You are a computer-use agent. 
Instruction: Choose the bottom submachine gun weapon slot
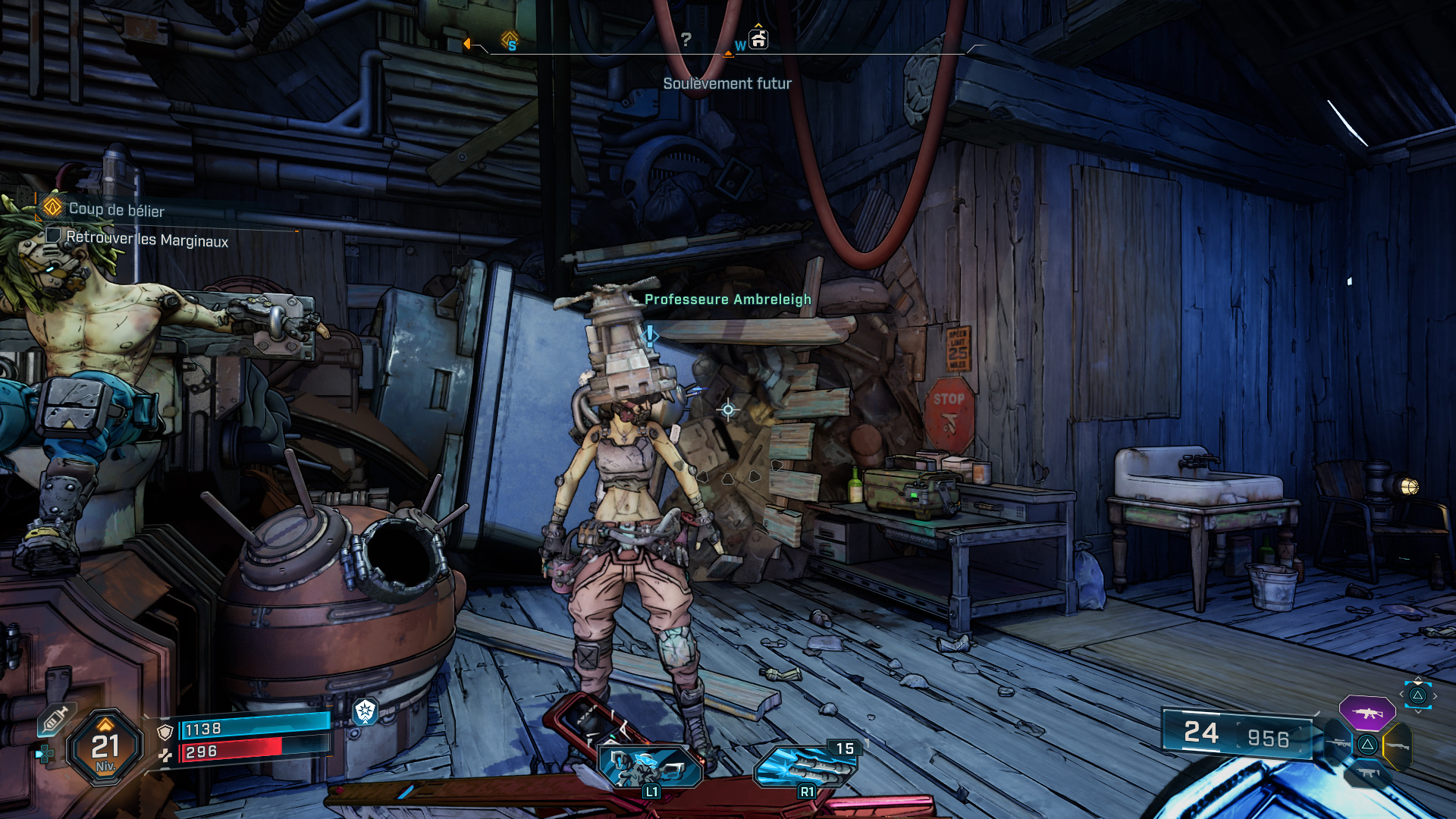point(1367,773)
